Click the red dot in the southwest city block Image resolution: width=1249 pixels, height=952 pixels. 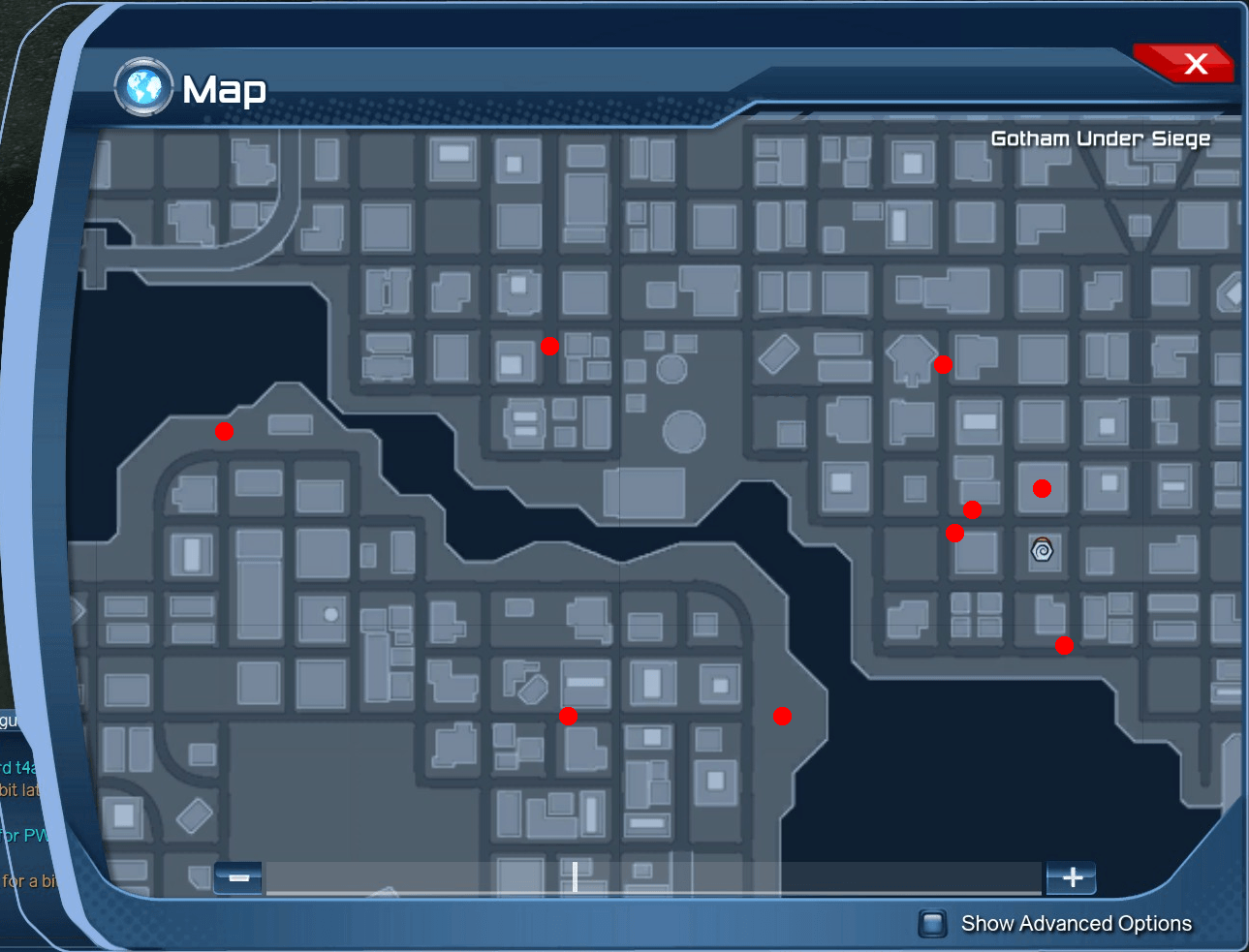coord(569,715)
